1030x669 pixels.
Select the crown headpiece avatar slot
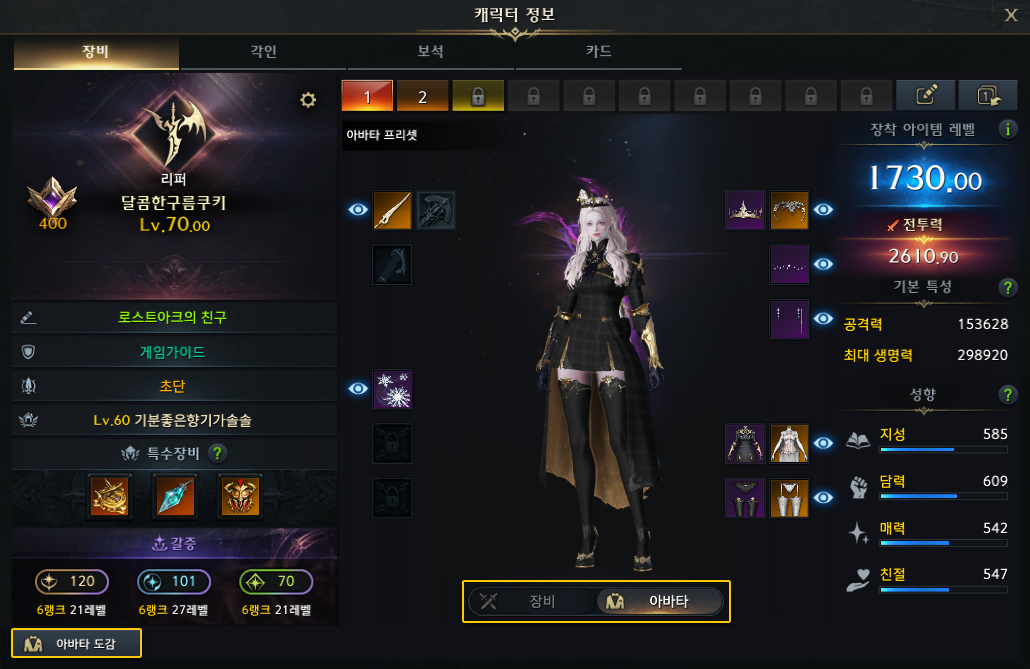744,210
